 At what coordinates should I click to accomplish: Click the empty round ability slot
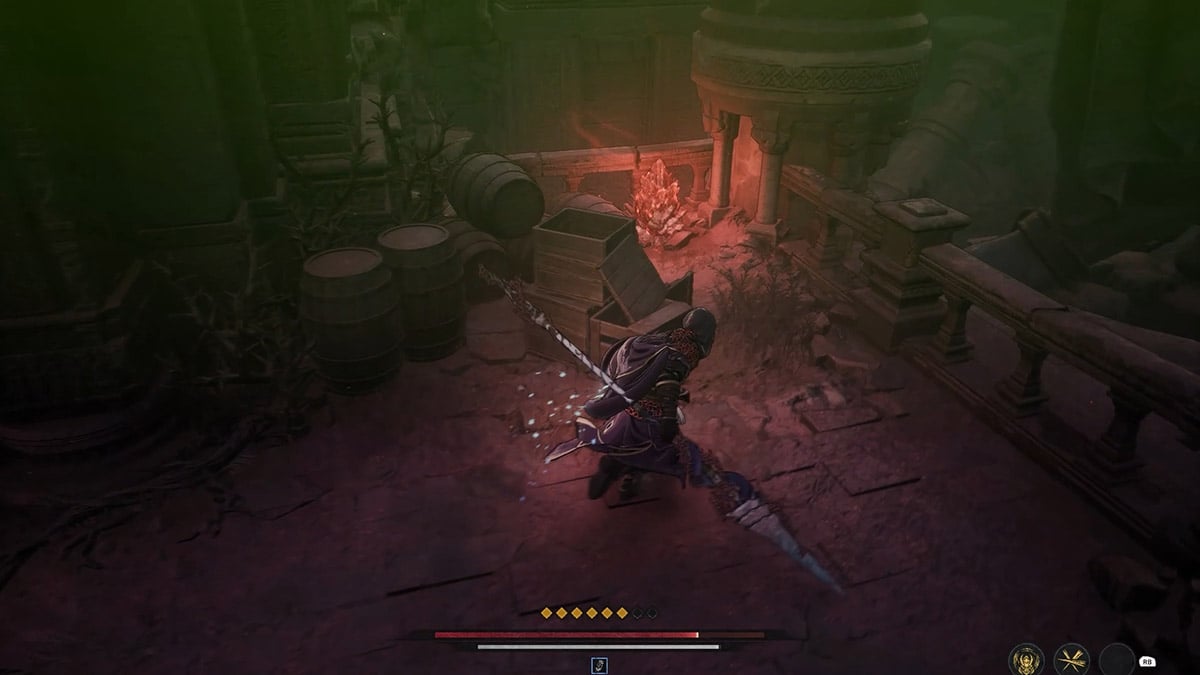tap(1116, 659)
